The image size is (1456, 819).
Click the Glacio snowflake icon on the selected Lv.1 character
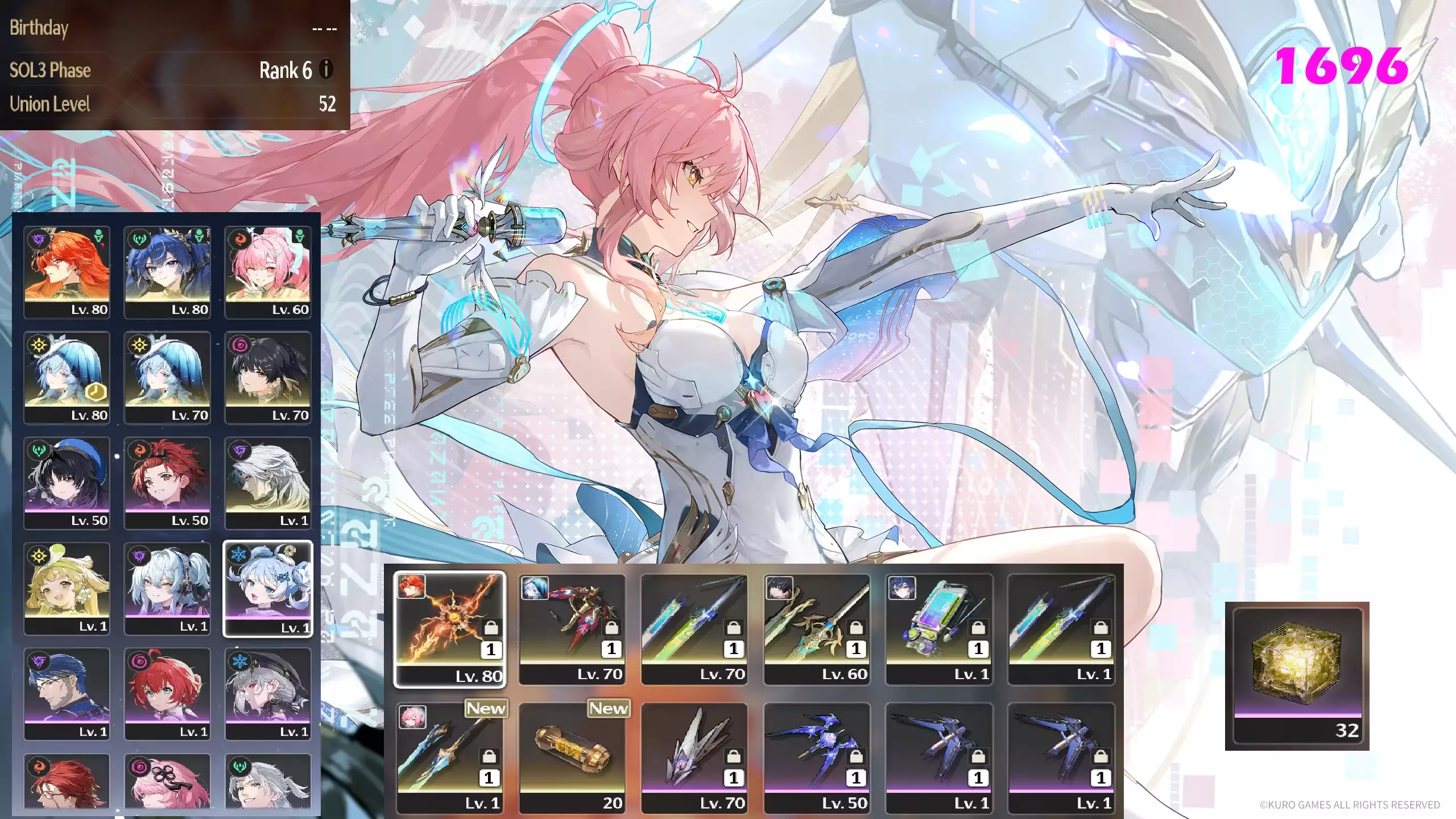point(238,554)
